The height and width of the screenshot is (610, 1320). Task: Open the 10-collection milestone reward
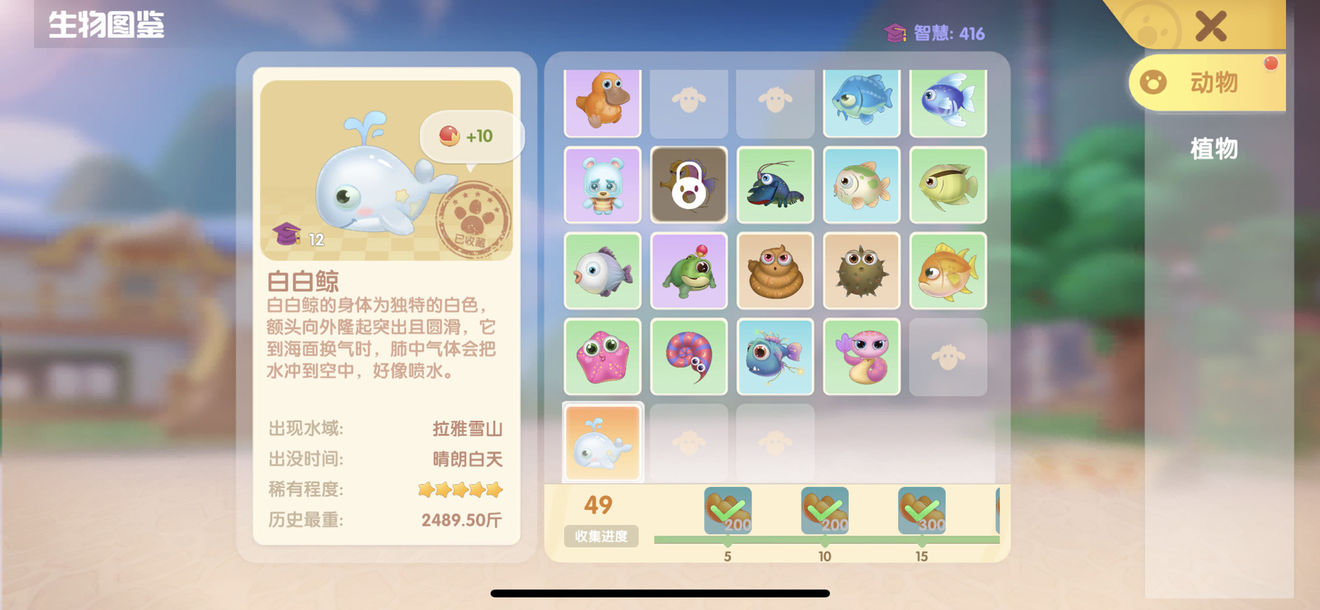[x=824, y=511]
